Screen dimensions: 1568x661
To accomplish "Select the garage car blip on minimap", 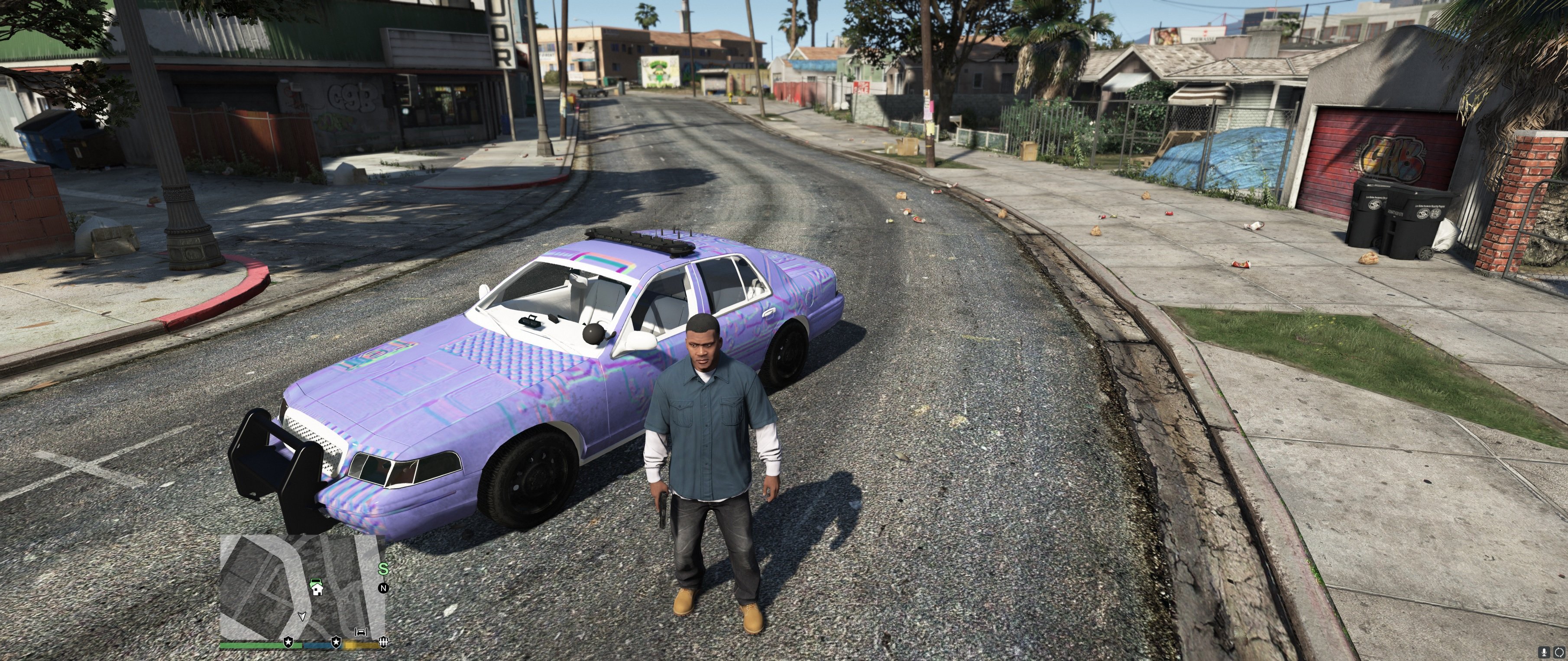I will coord(361,632).
